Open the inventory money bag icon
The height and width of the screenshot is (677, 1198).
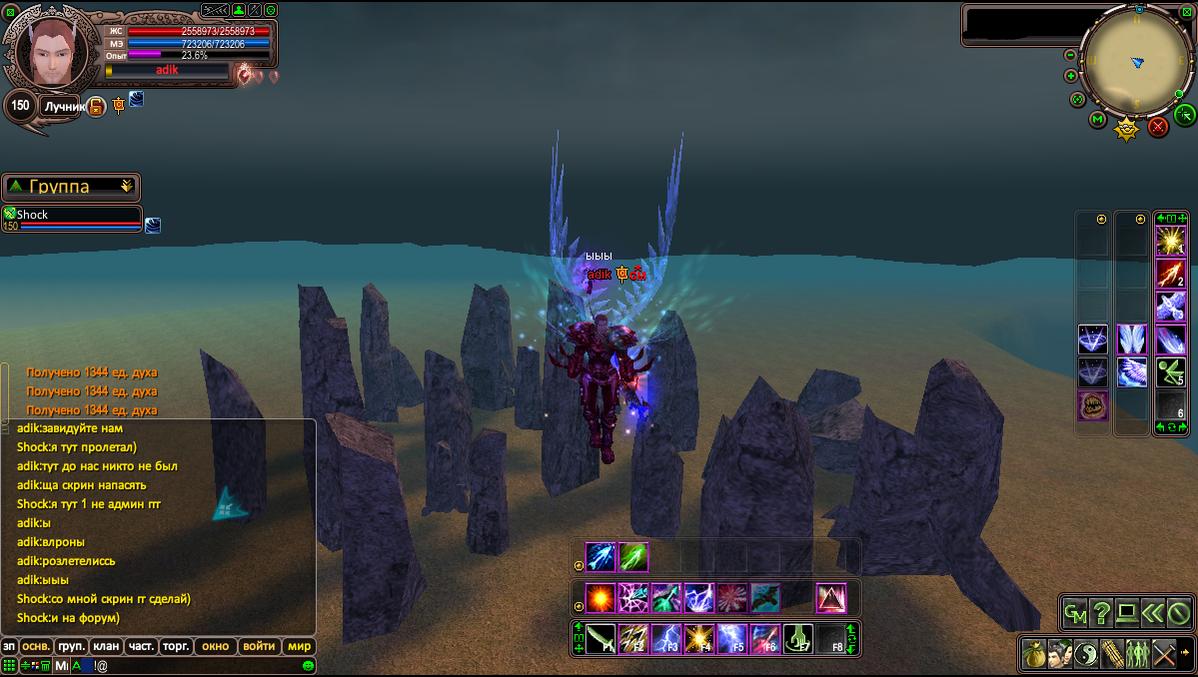coord(1034,655)
